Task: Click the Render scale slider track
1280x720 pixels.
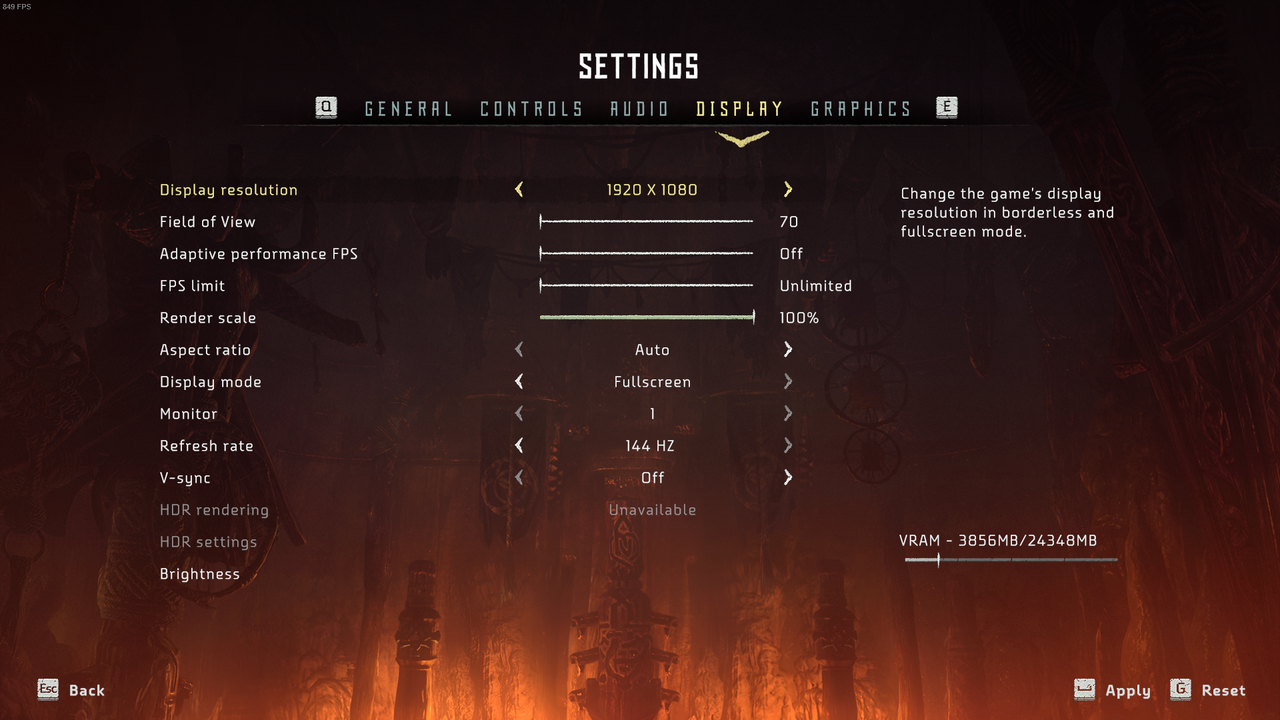Action: pyautogui.click(x=647, y=317)
